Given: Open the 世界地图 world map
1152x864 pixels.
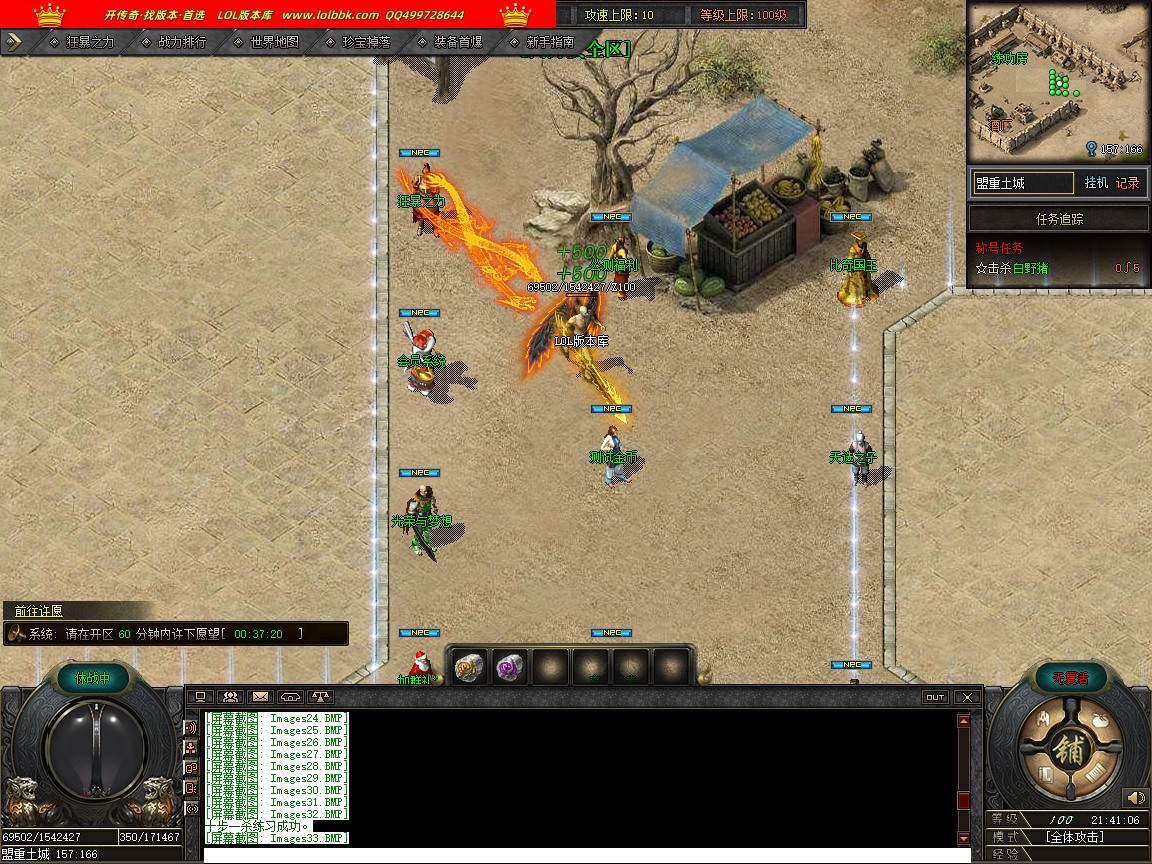Looking at the screenshot, I should click(274, 42).
